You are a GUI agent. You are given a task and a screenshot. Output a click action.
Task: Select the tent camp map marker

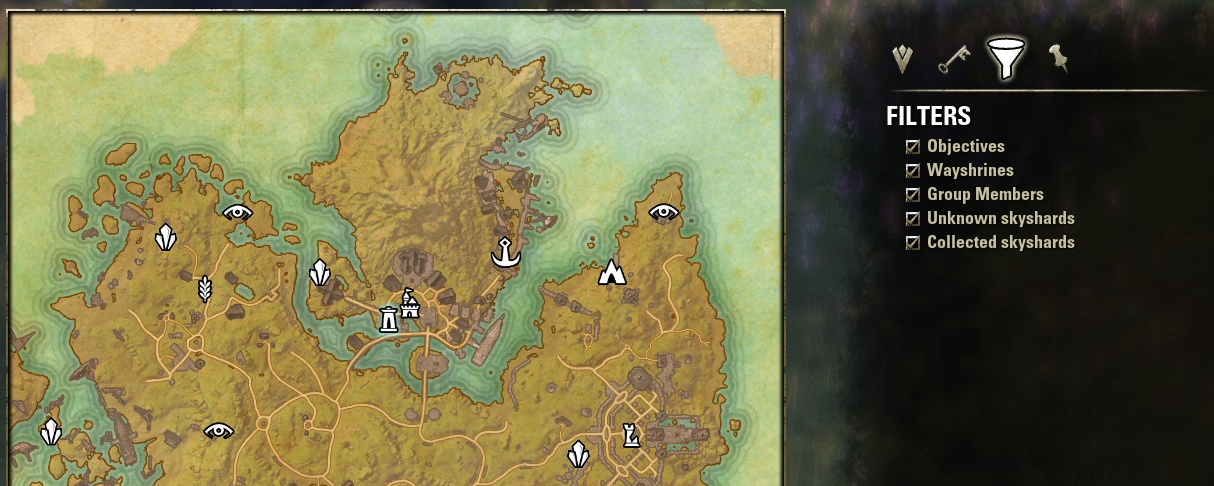coord(611,272)
